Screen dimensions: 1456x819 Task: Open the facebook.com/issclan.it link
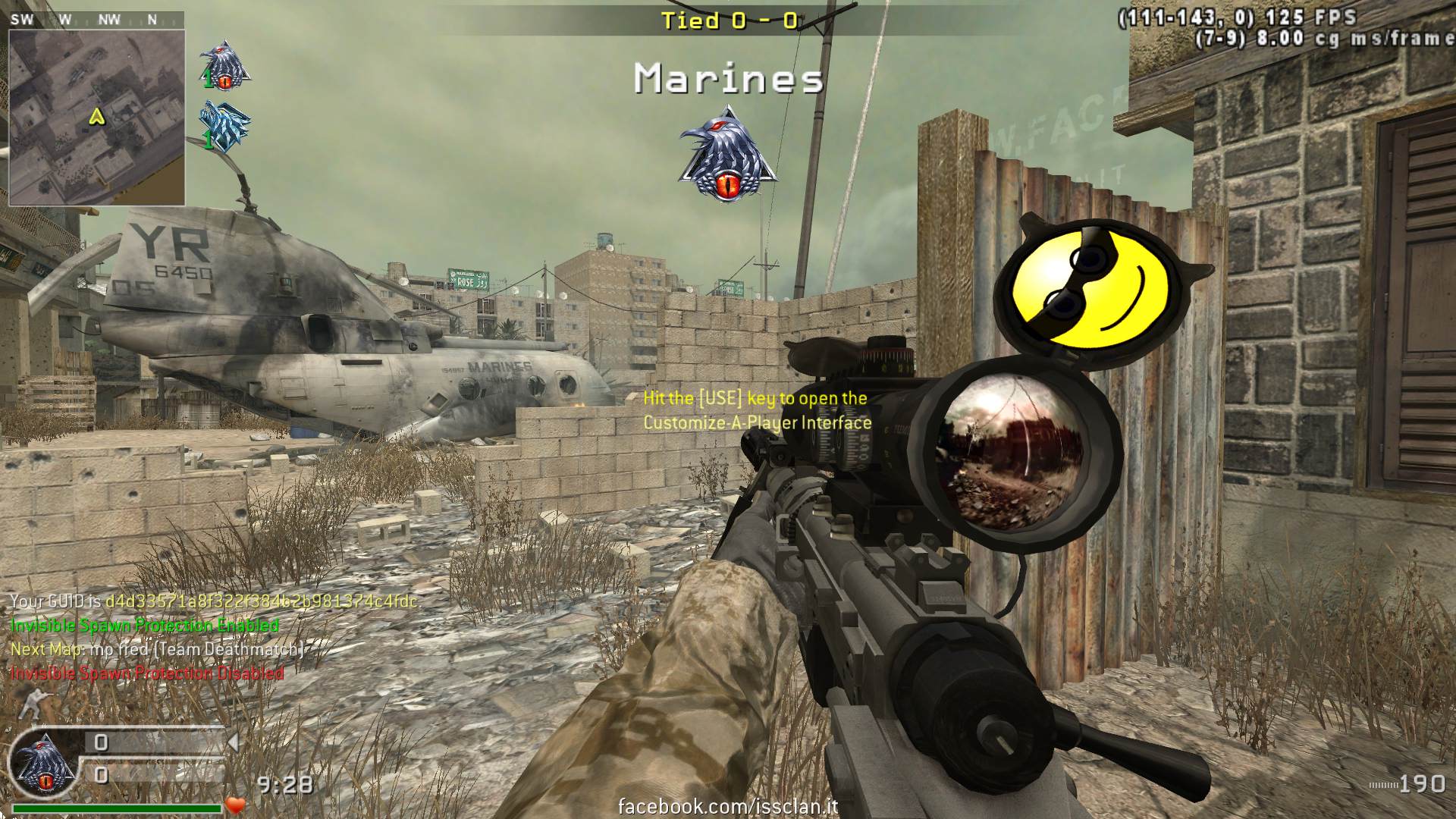click(728, 806)
